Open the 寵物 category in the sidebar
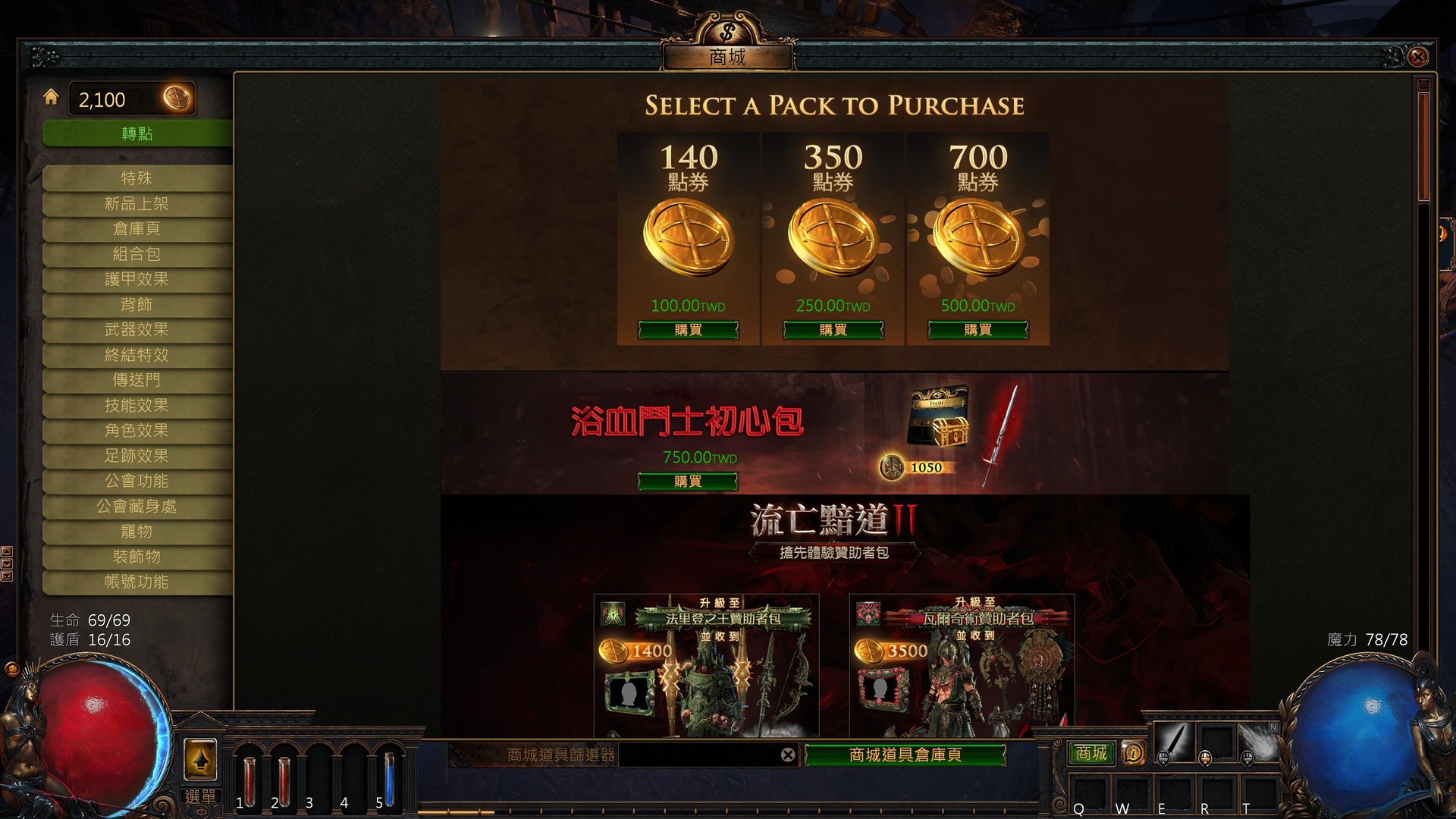This screenshot has width=1456, height=819. pos(139,532)
